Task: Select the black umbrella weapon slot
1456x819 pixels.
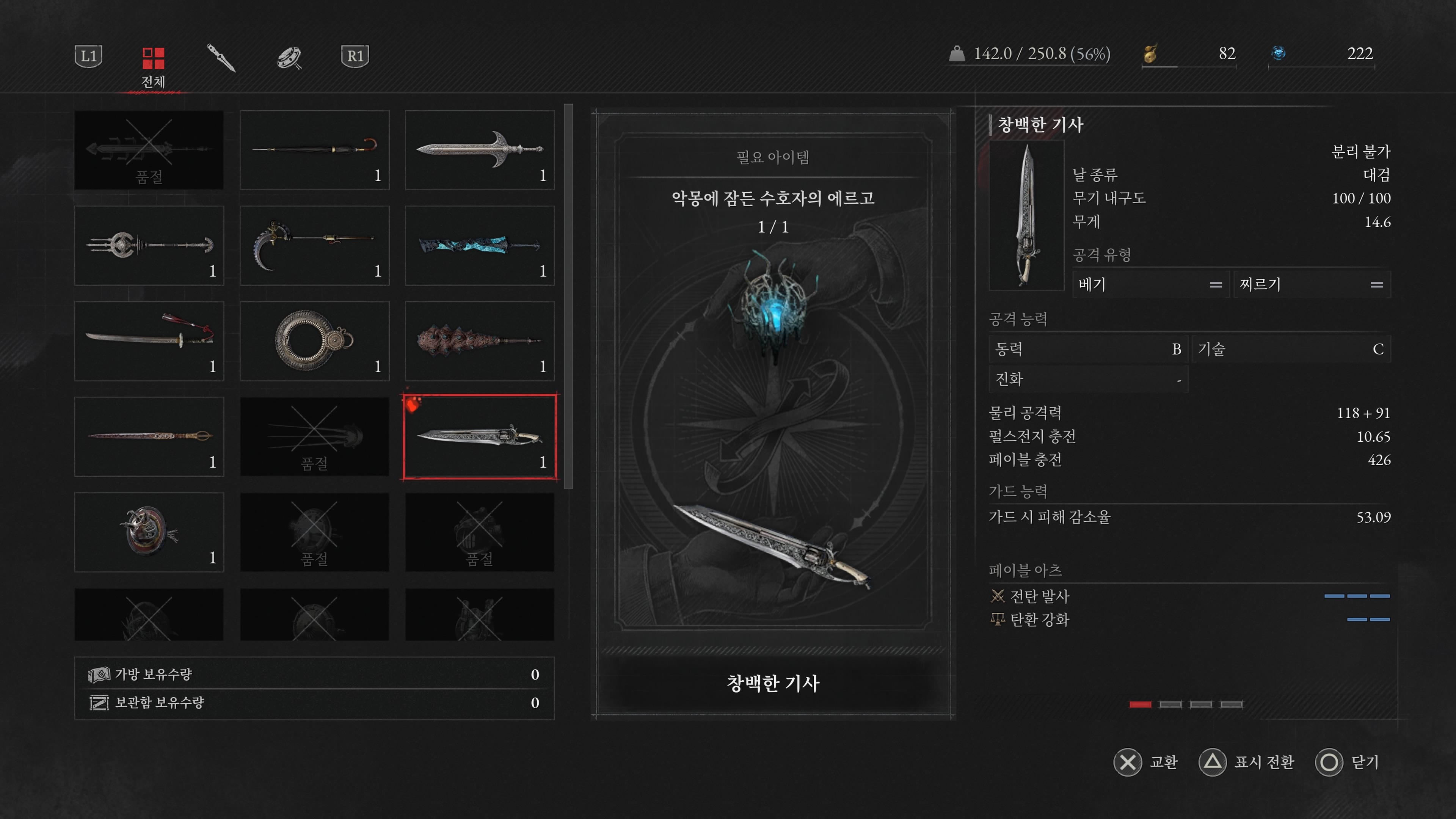Action: click(314, 150)
